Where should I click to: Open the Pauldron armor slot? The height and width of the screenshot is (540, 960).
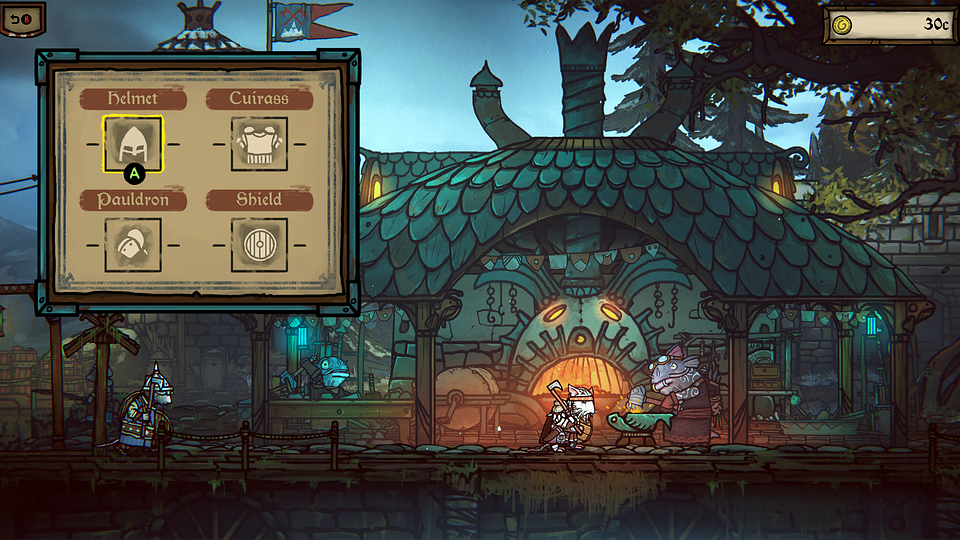pyautogui.click(x=133, y=245)
